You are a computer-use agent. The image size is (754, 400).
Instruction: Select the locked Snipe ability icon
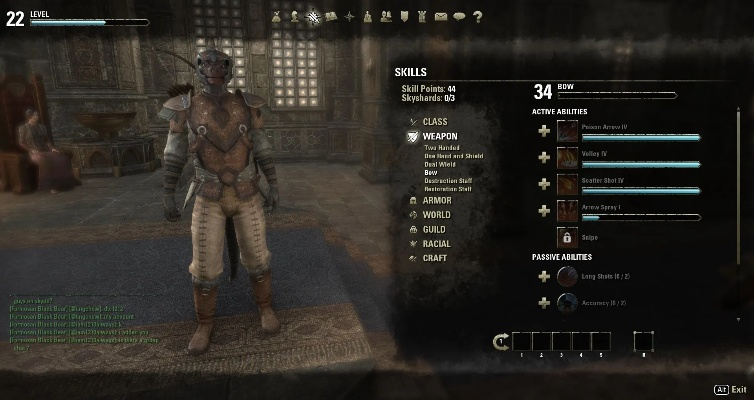[x=567, y=237]
